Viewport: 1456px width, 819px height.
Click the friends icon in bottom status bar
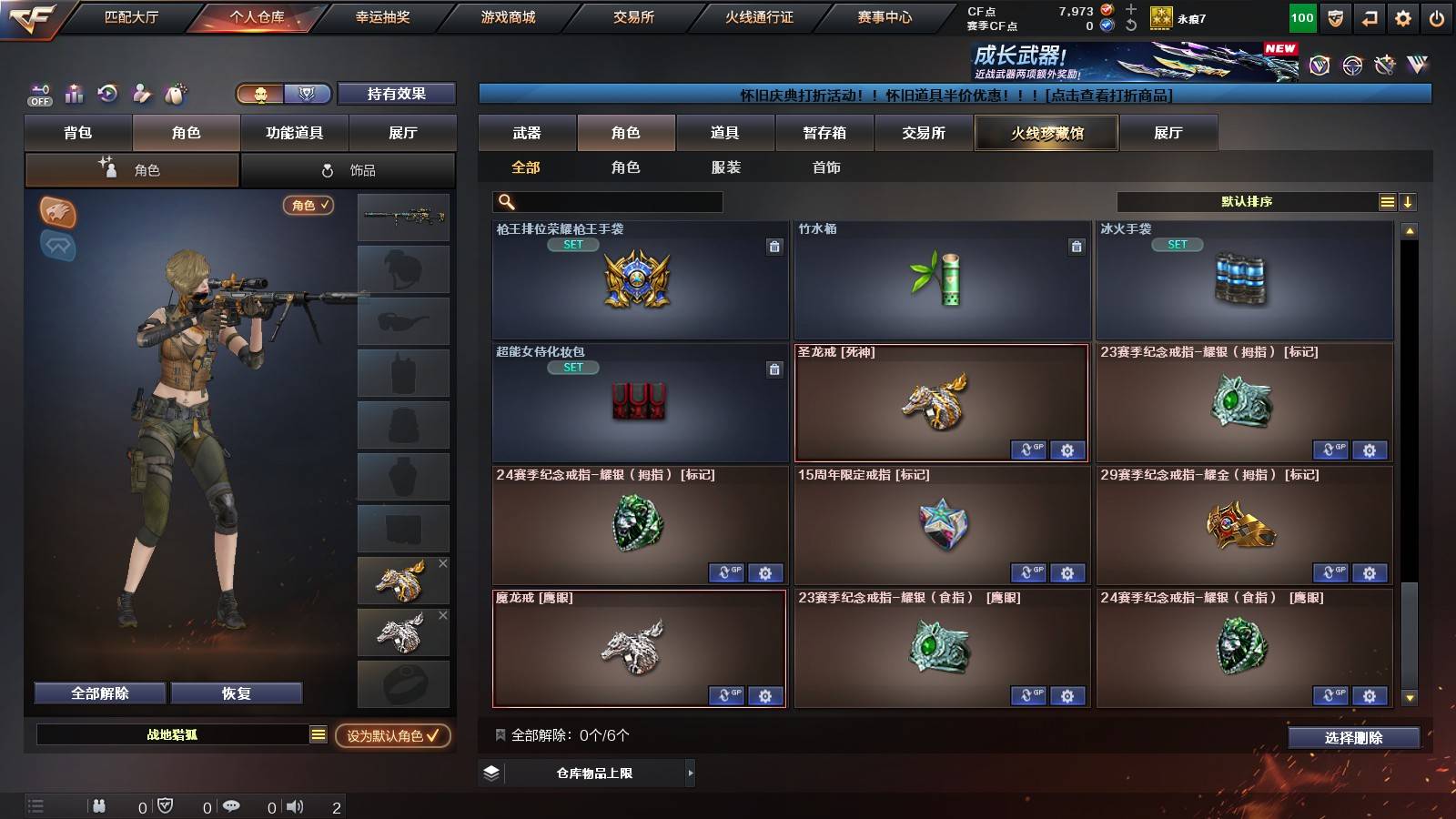[98, 805]
